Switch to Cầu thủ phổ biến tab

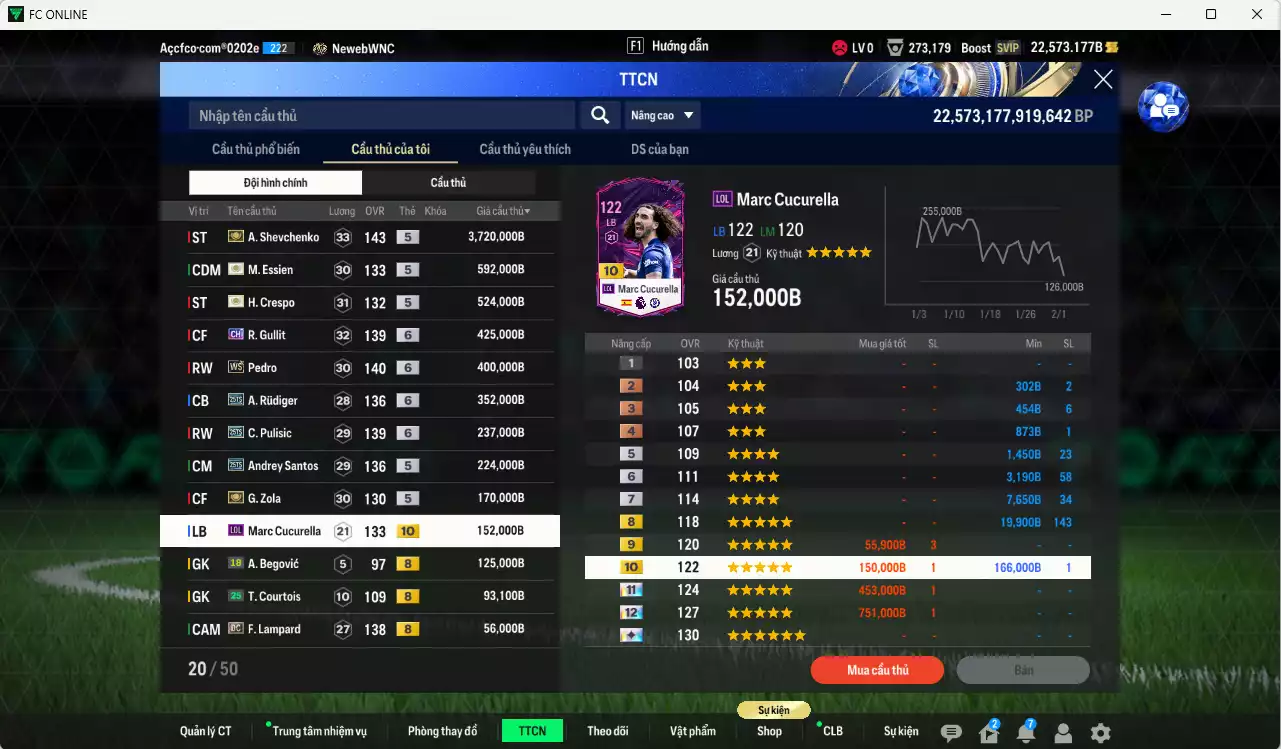(x=255, y=150)
